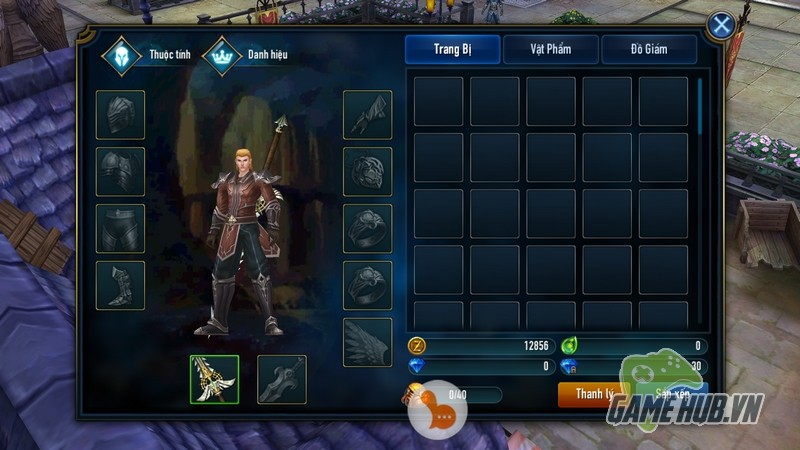
Task: Switch to the Đồ Giám tab
Action: 649,50
